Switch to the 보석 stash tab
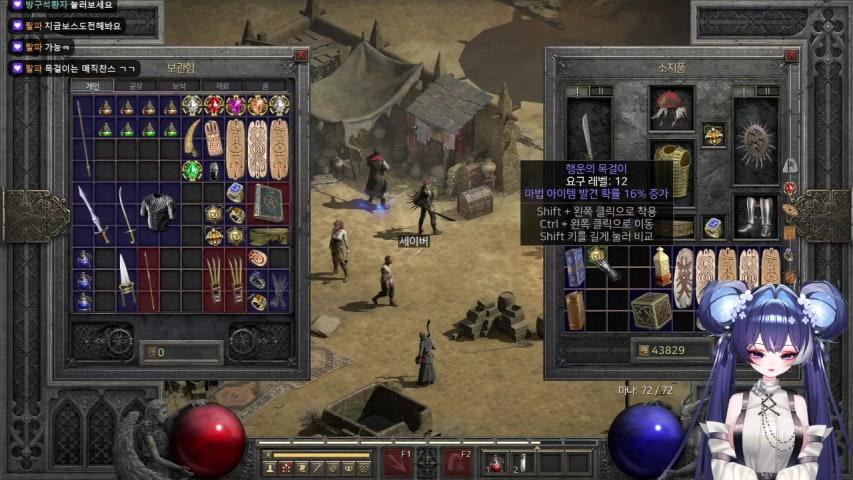 tap(180, 86)
